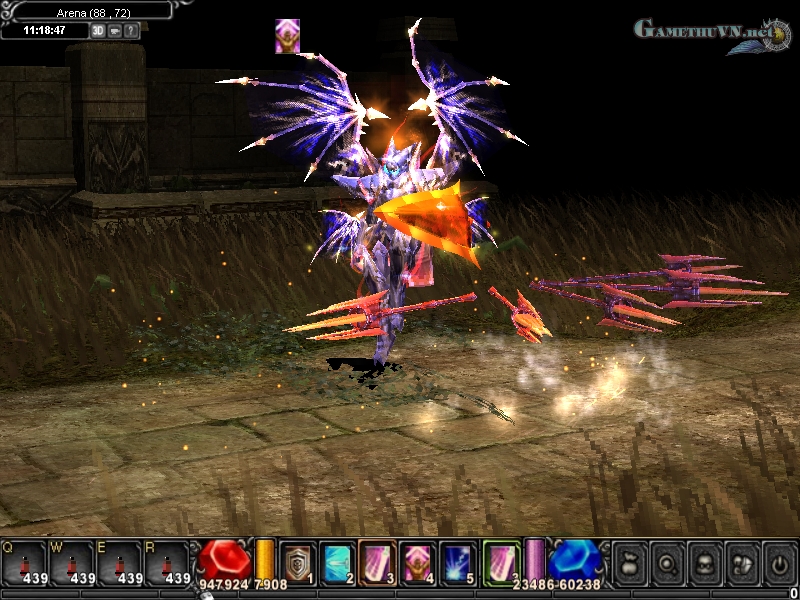Activate the pink slash skill in slot 3
Screen dimensions: 800x600
pyautogui.click(x=379, y=562)
